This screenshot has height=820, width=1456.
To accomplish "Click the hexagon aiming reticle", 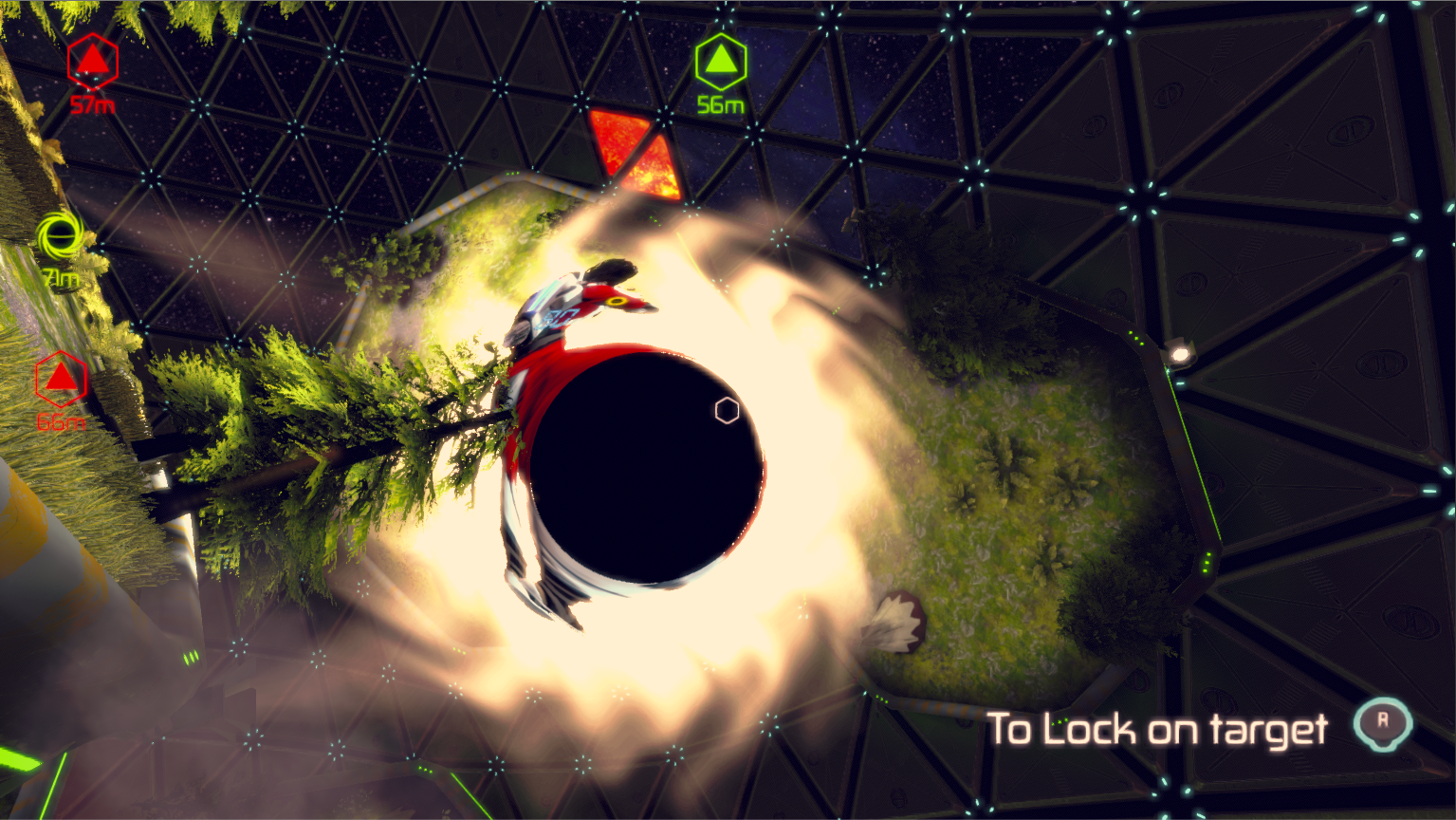I will coord(727,410).
